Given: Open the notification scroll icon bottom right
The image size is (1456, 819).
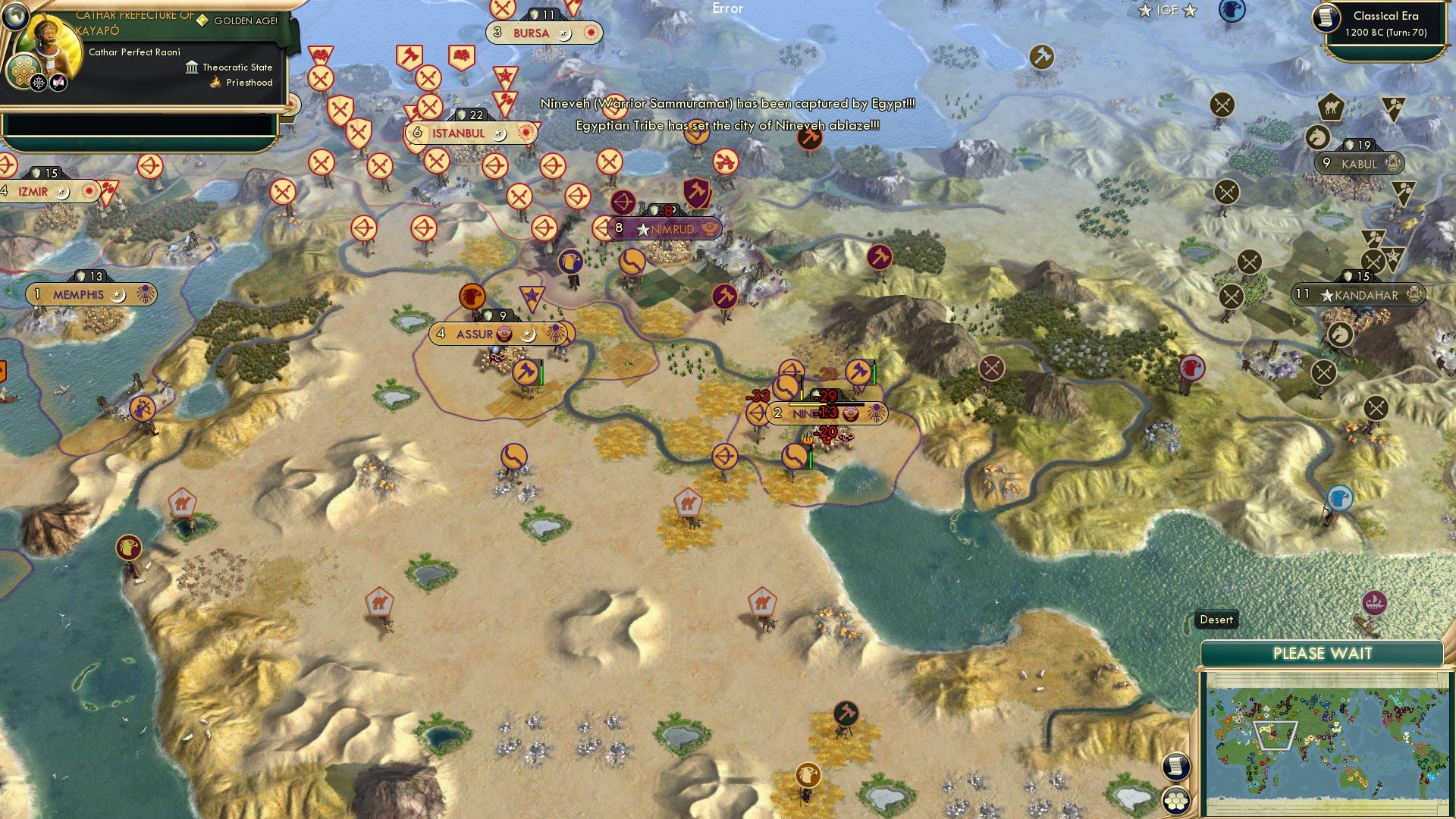Looking at the screenshot, I should [1177, 764].
